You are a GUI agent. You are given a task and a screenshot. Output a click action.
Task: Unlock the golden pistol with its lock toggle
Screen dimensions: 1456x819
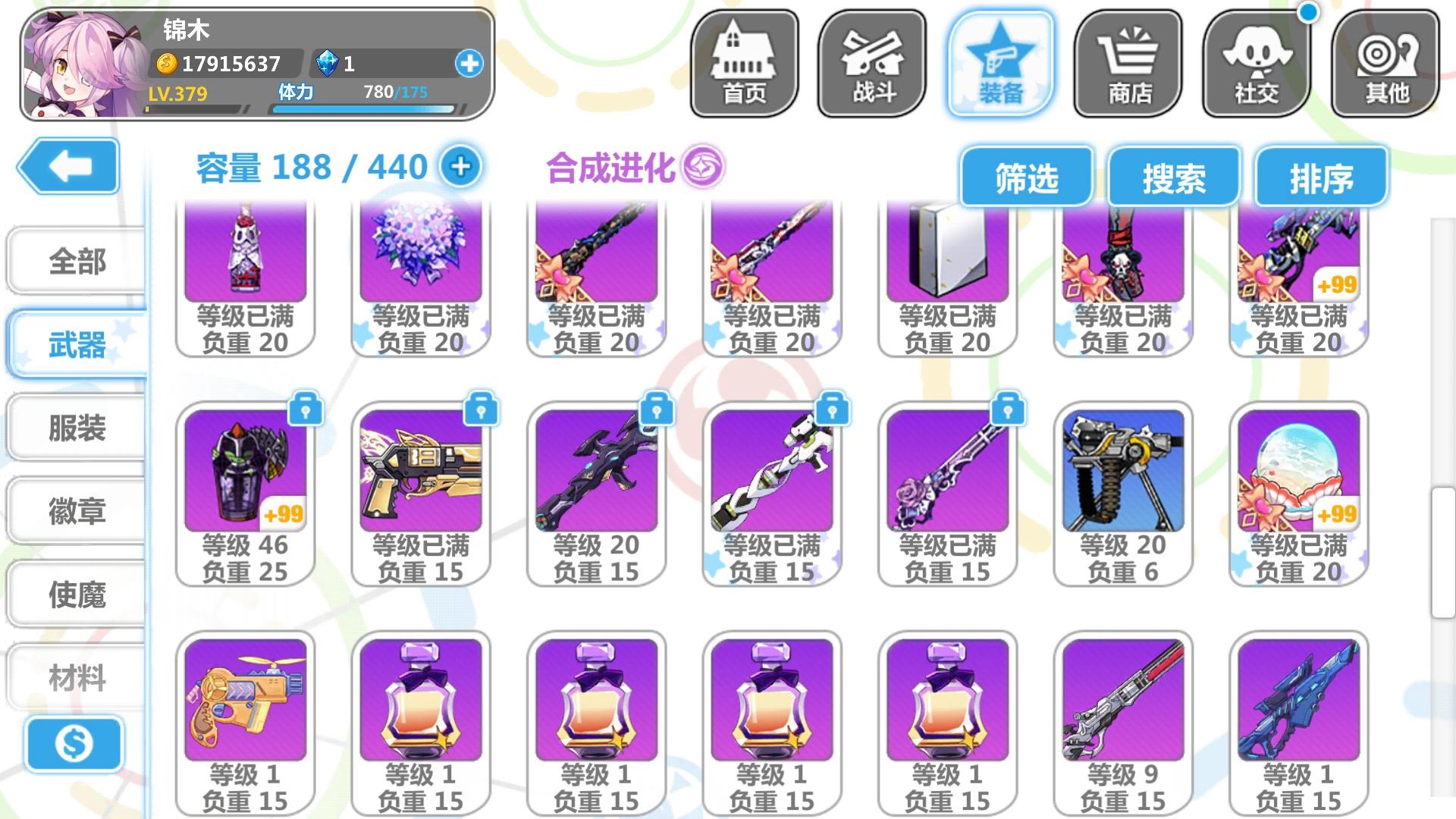(483, 409)
